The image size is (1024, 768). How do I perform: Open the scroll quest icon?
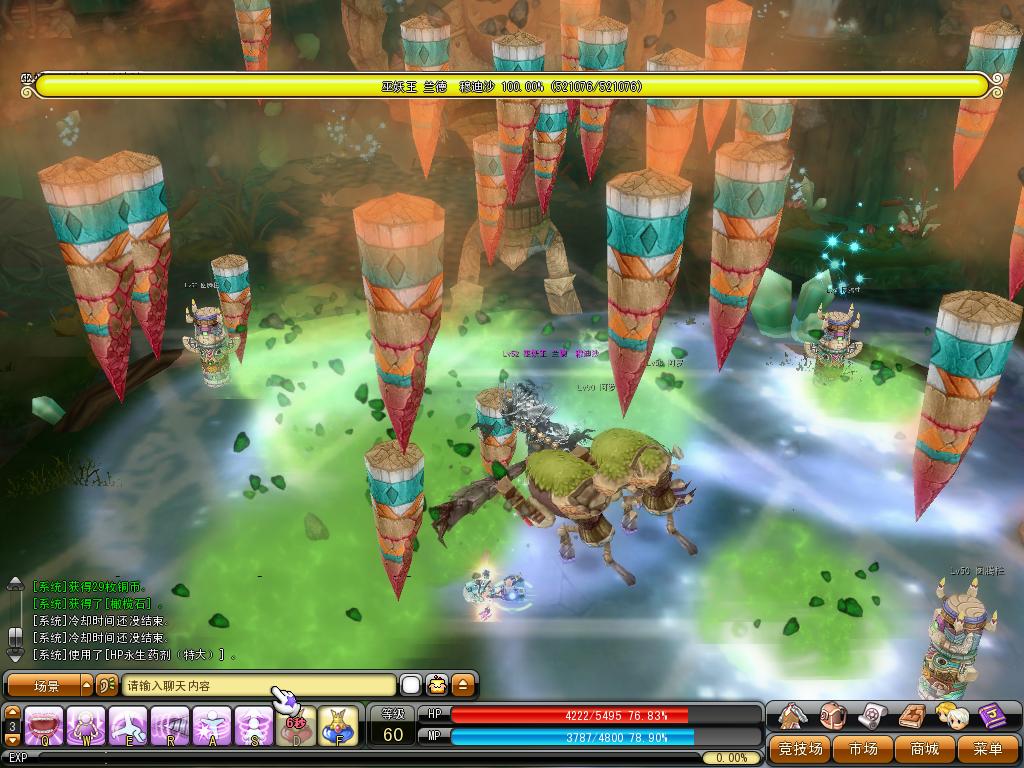(x=873, y=716)
